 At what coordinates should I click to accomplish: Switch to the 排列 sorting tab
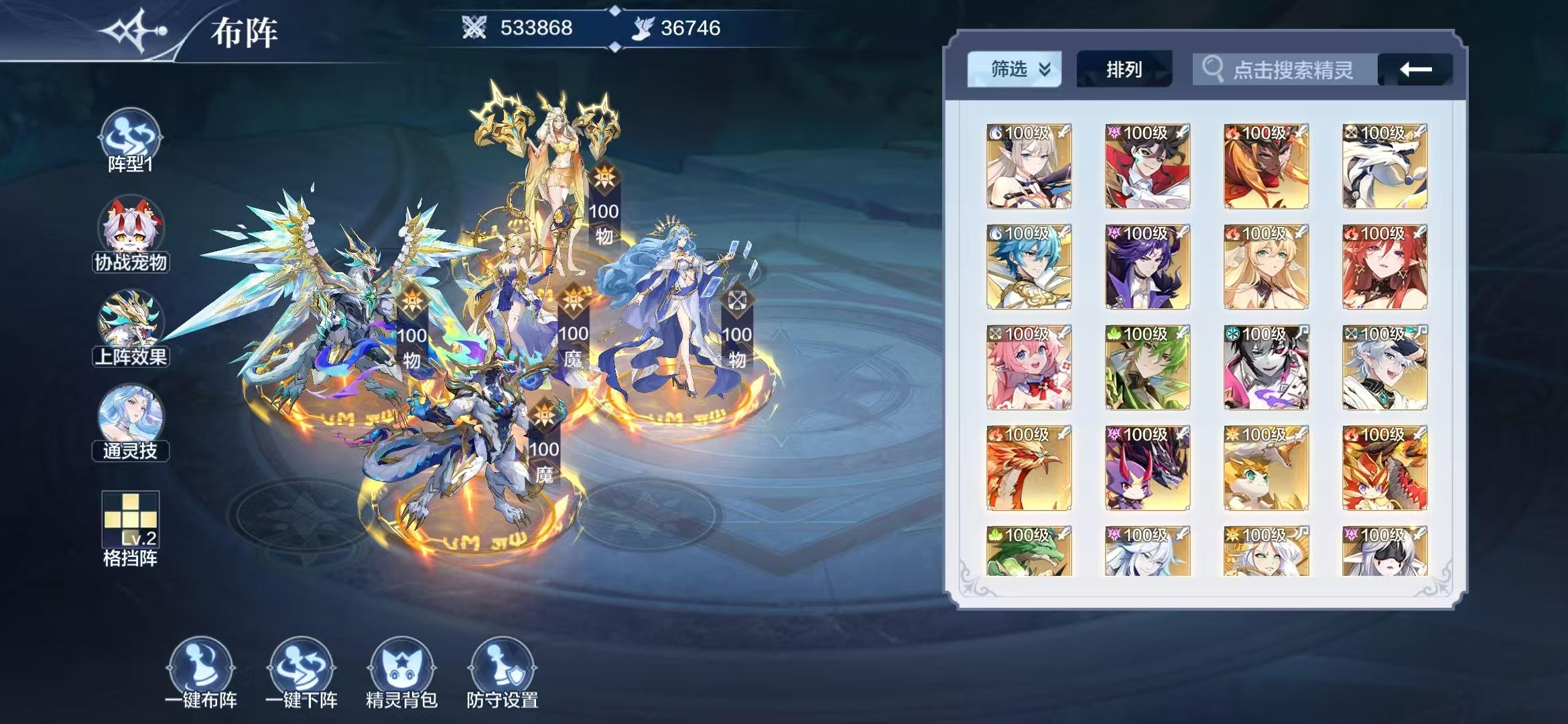(1124, 69)
